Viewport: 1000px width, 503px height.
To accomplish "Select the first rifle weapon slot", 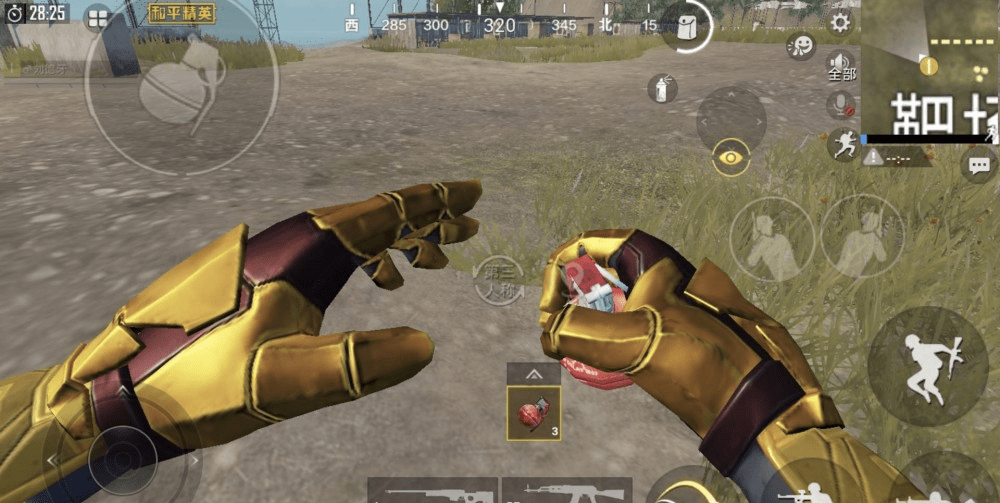I will [x=432, y=491].
